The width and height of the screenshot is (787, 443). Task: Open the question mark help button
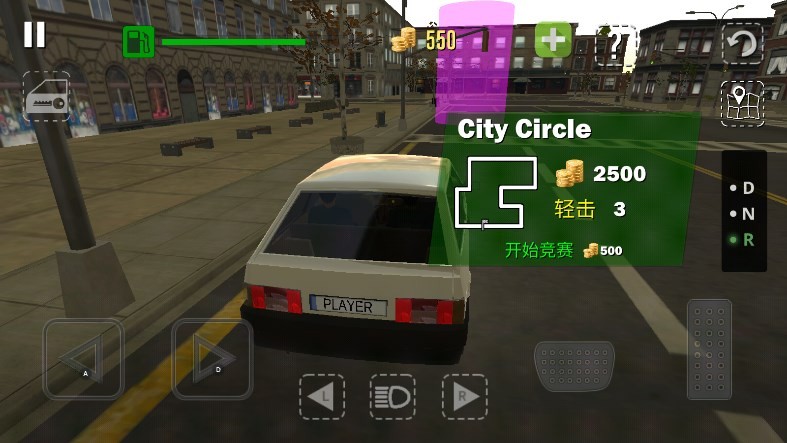tap(616, 43)
